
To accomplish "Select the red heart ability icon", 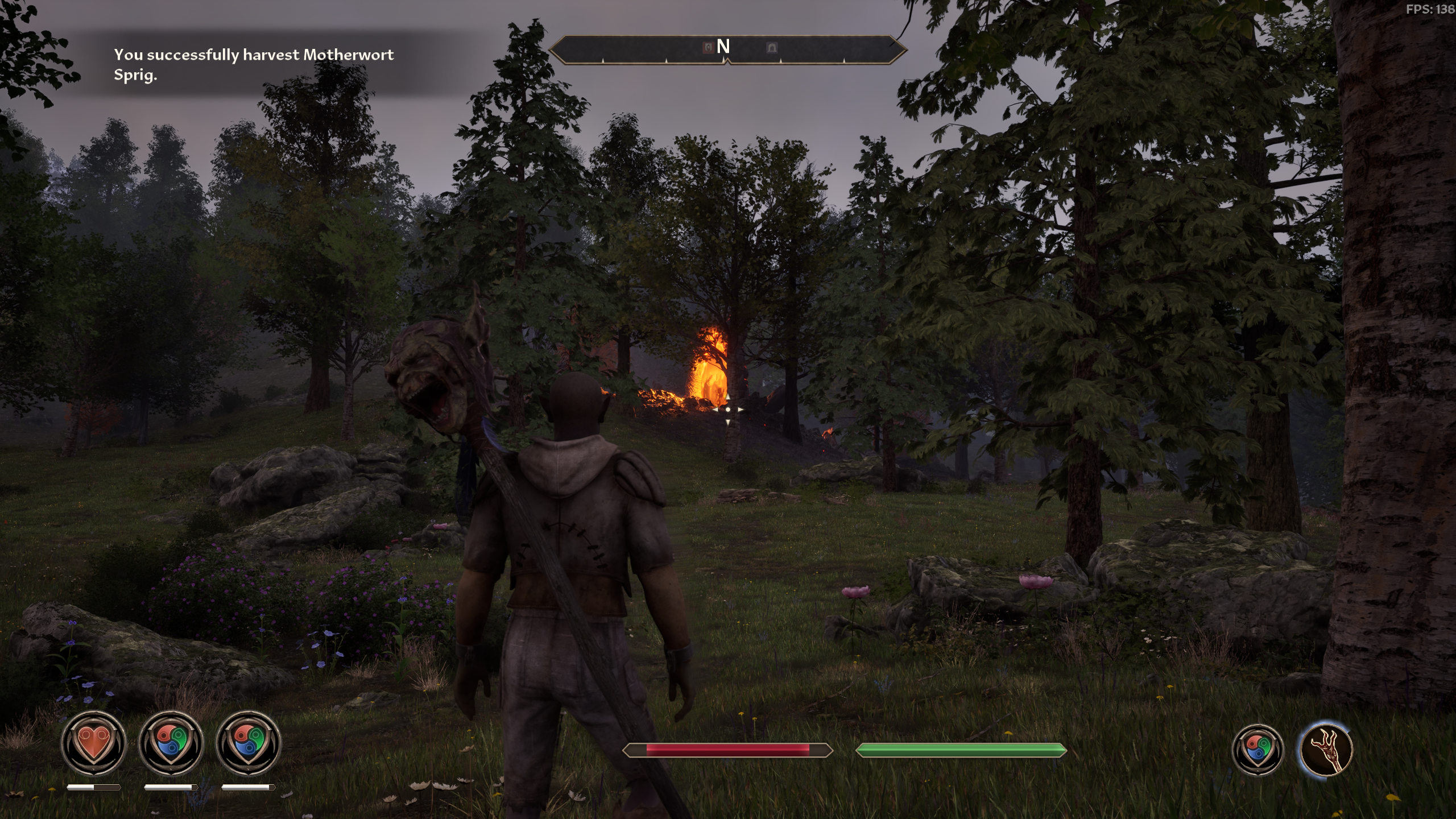I will click(93, 743).
